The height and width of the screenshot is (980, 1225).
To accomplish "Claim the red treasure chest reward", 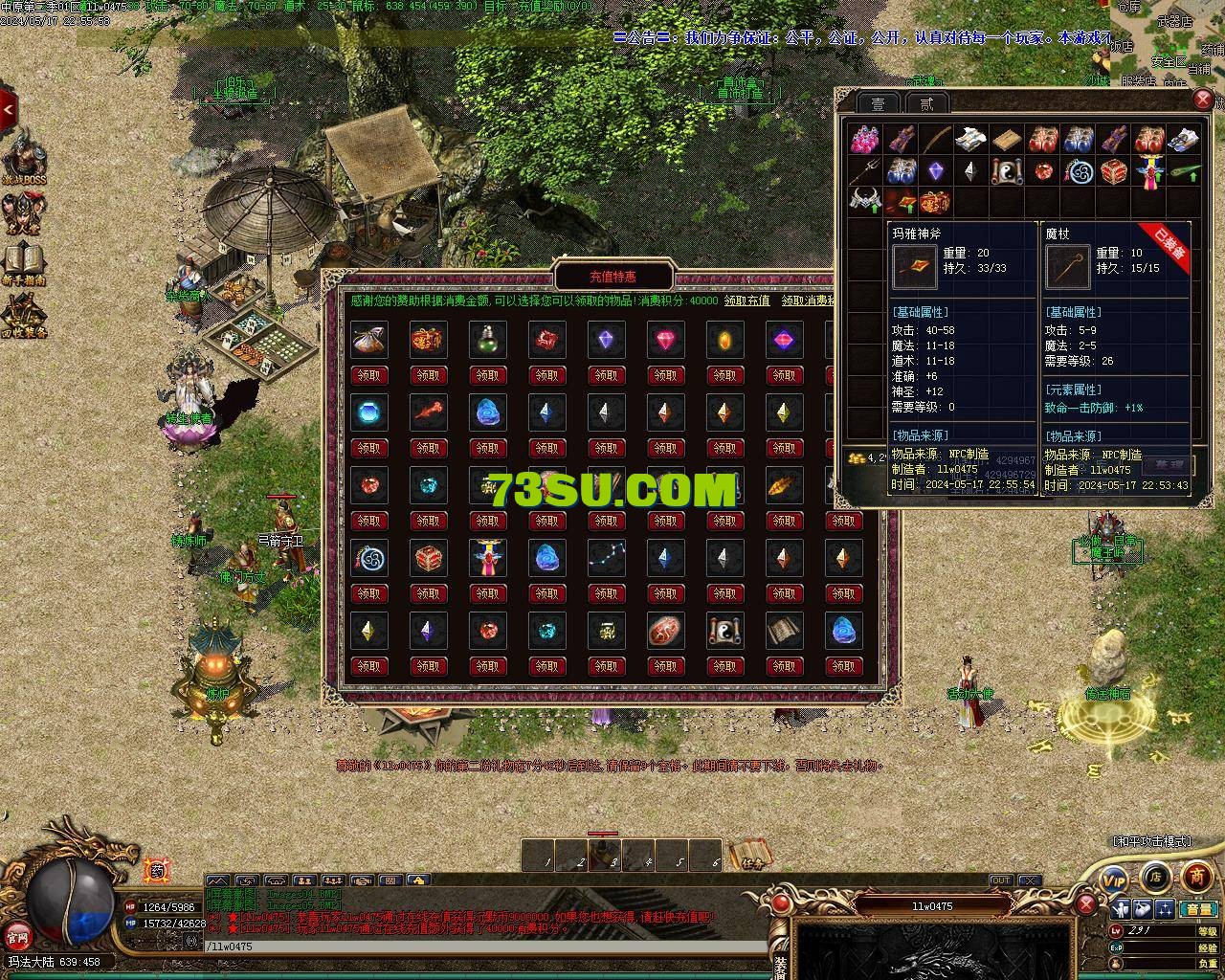I will [x=428, y=593].
